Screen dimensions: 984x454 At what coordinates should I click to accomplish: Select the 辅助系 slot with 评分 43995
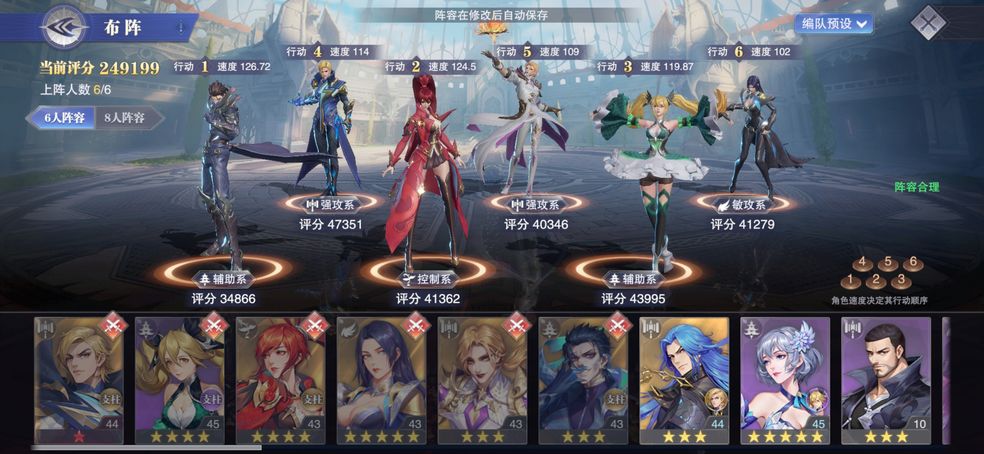click(x=631, y=272)
